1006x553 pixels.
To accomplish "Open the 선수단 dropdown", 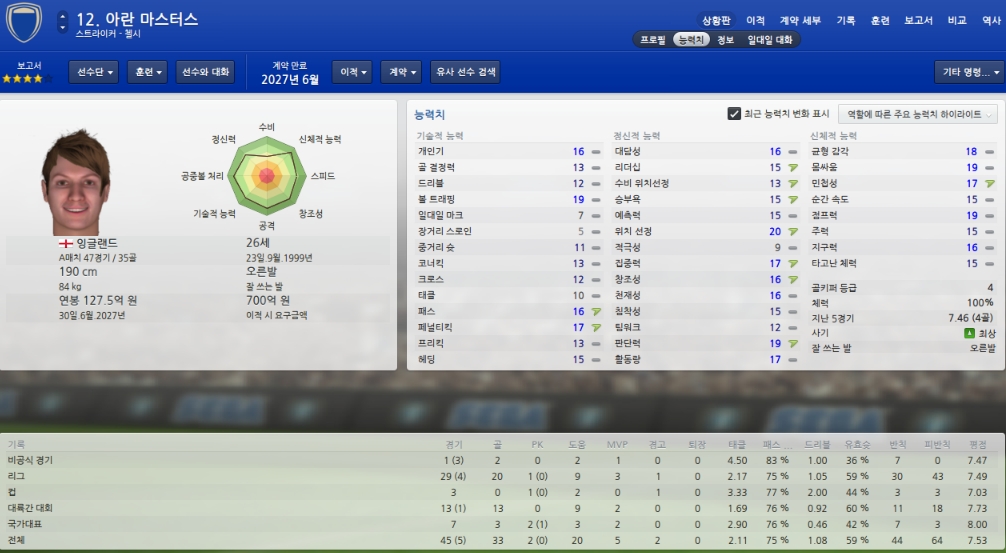I will click(94, 72).
